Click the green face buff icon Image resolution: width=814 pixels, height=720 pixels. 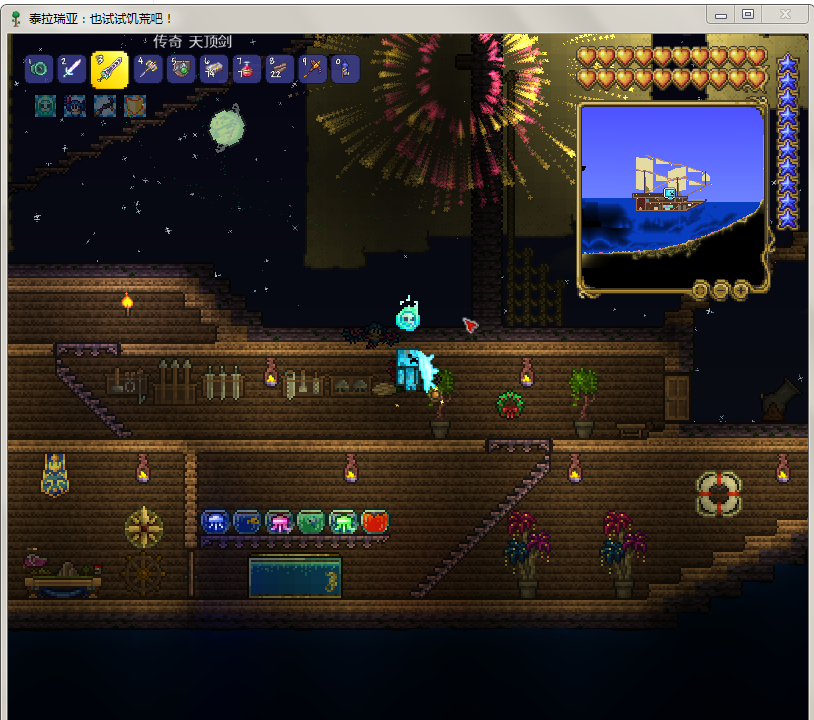coord(46,105)
